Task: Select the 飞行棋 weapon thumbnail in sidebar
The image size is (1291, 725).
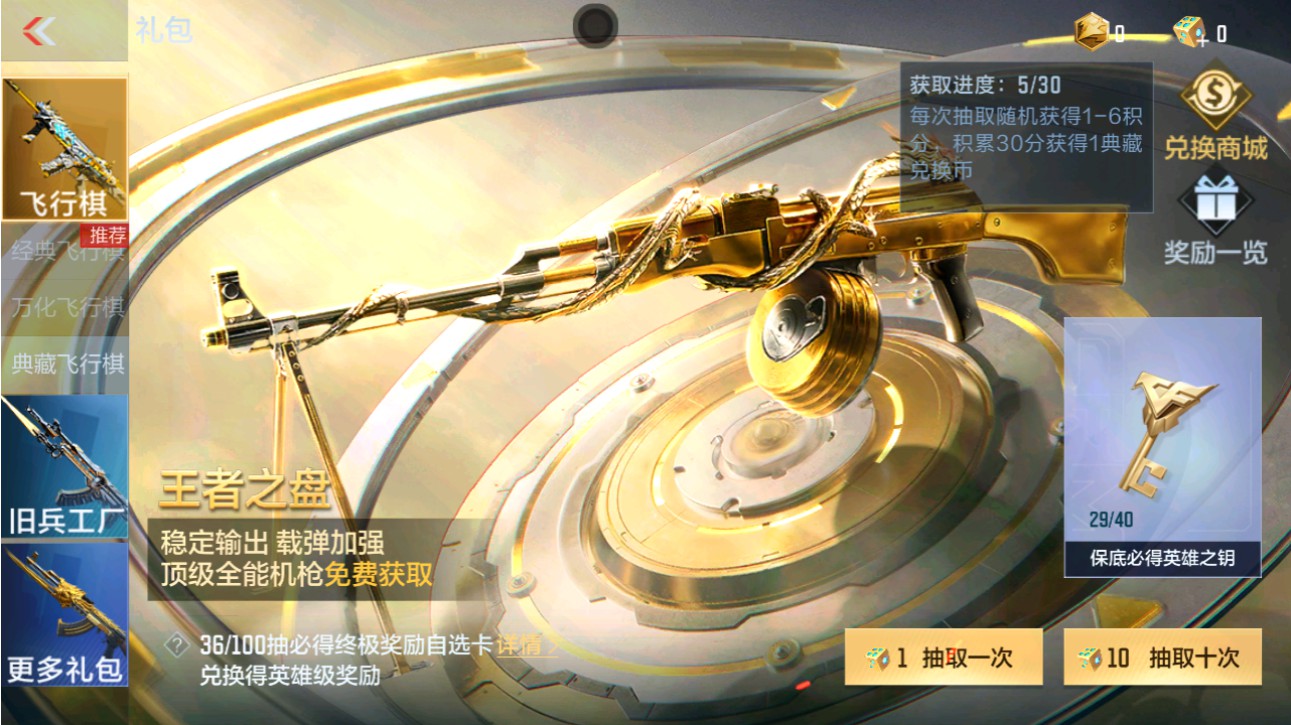Action: 64,147
